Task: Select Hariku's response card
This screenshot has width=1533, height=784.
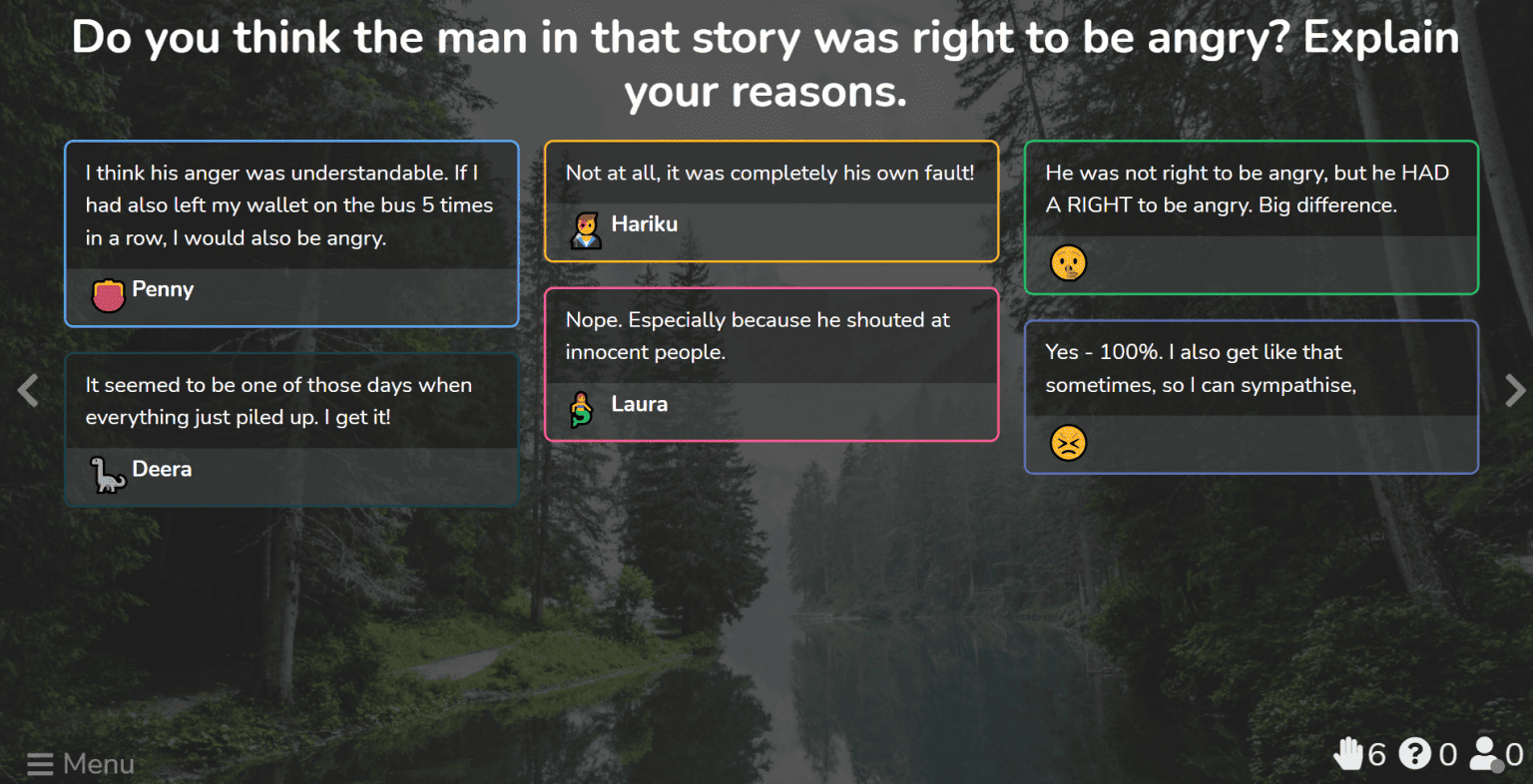Action: click(770, 199)
